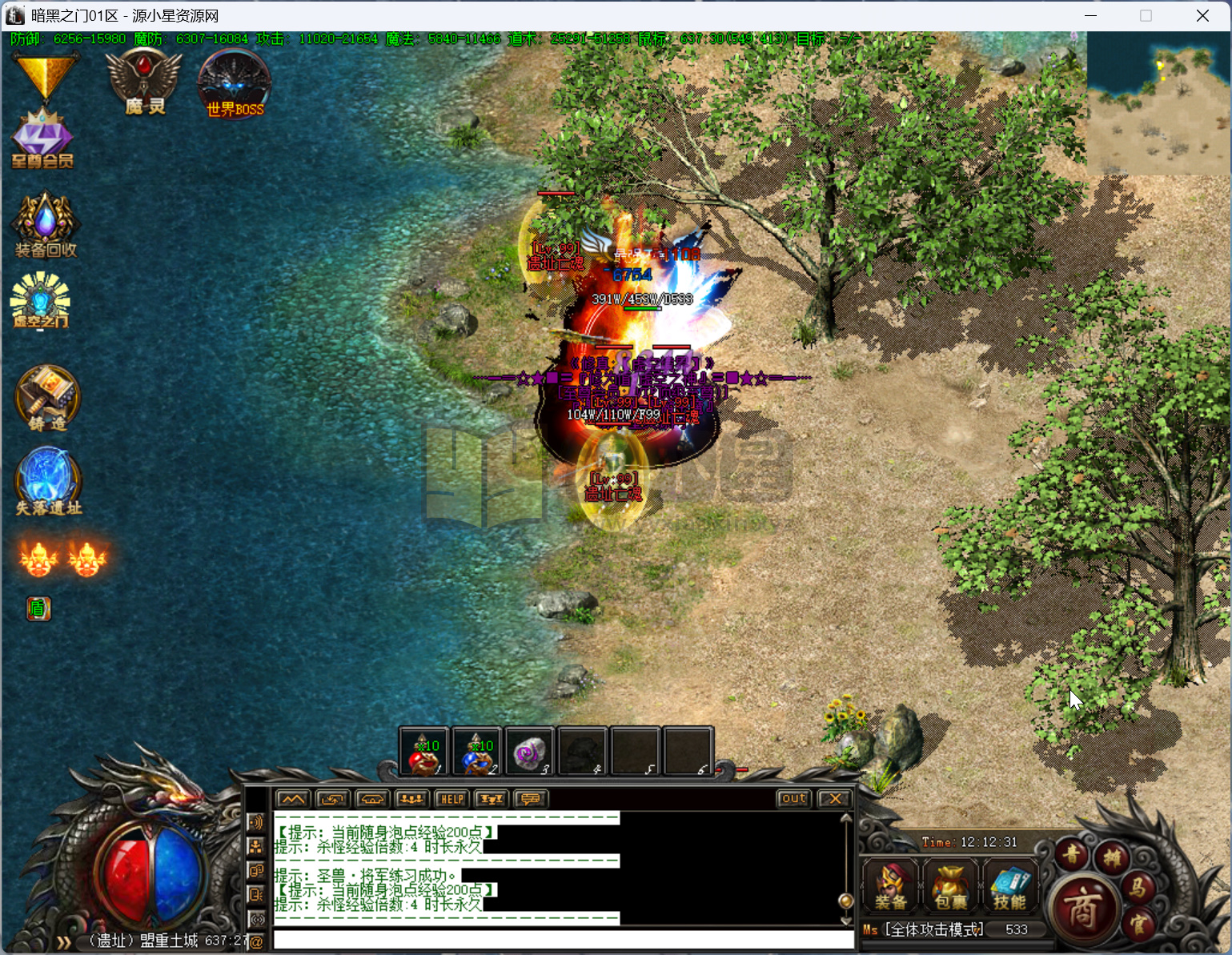Image resolution: width=1232 pixels, height=955 pixels.
Task: Open the 失落遗址 lost ruins portal
Action: (48, 480)
